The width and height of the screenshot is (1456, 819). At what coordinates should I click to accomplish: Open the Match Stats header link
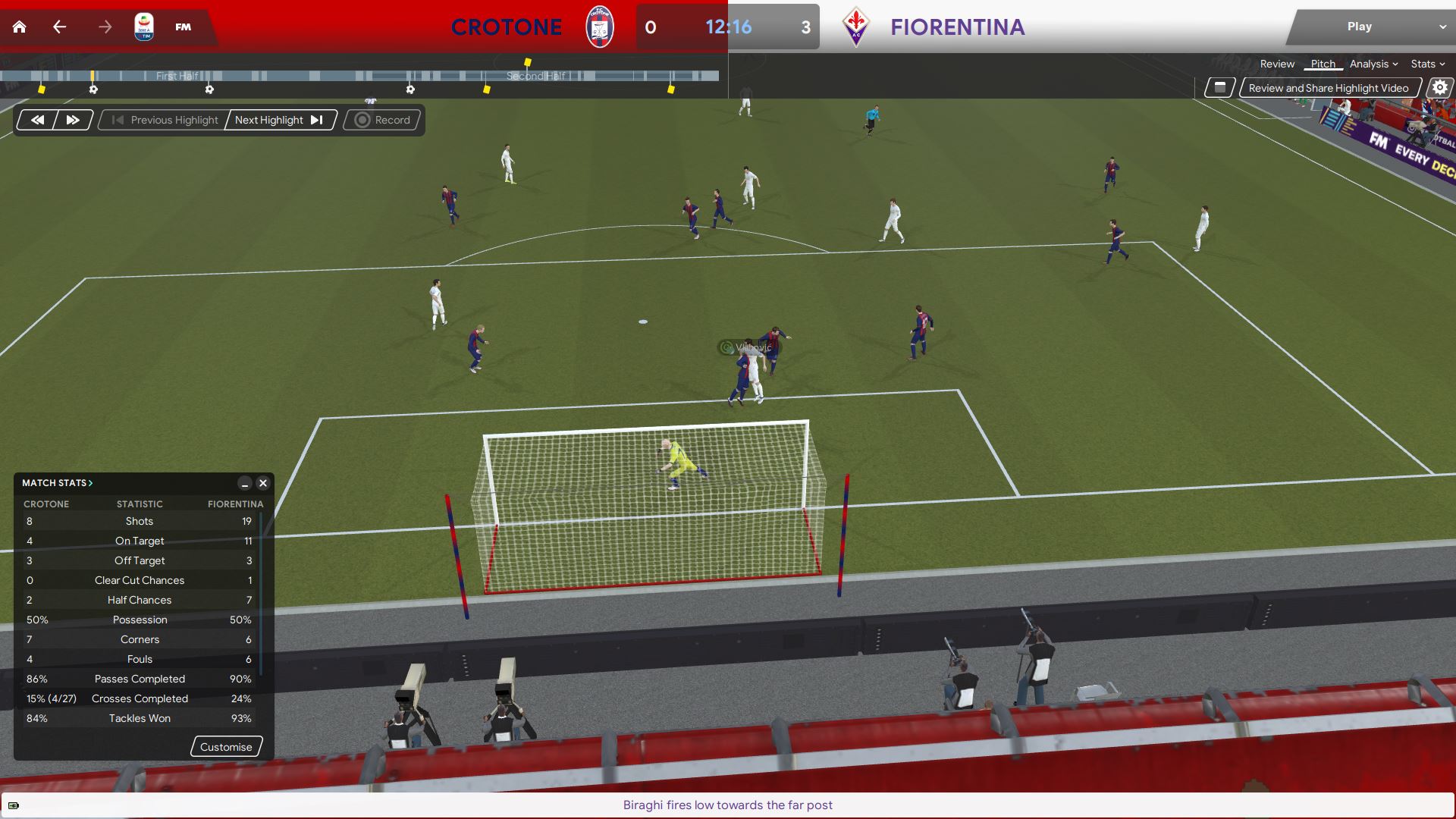(x=57, y=483)
